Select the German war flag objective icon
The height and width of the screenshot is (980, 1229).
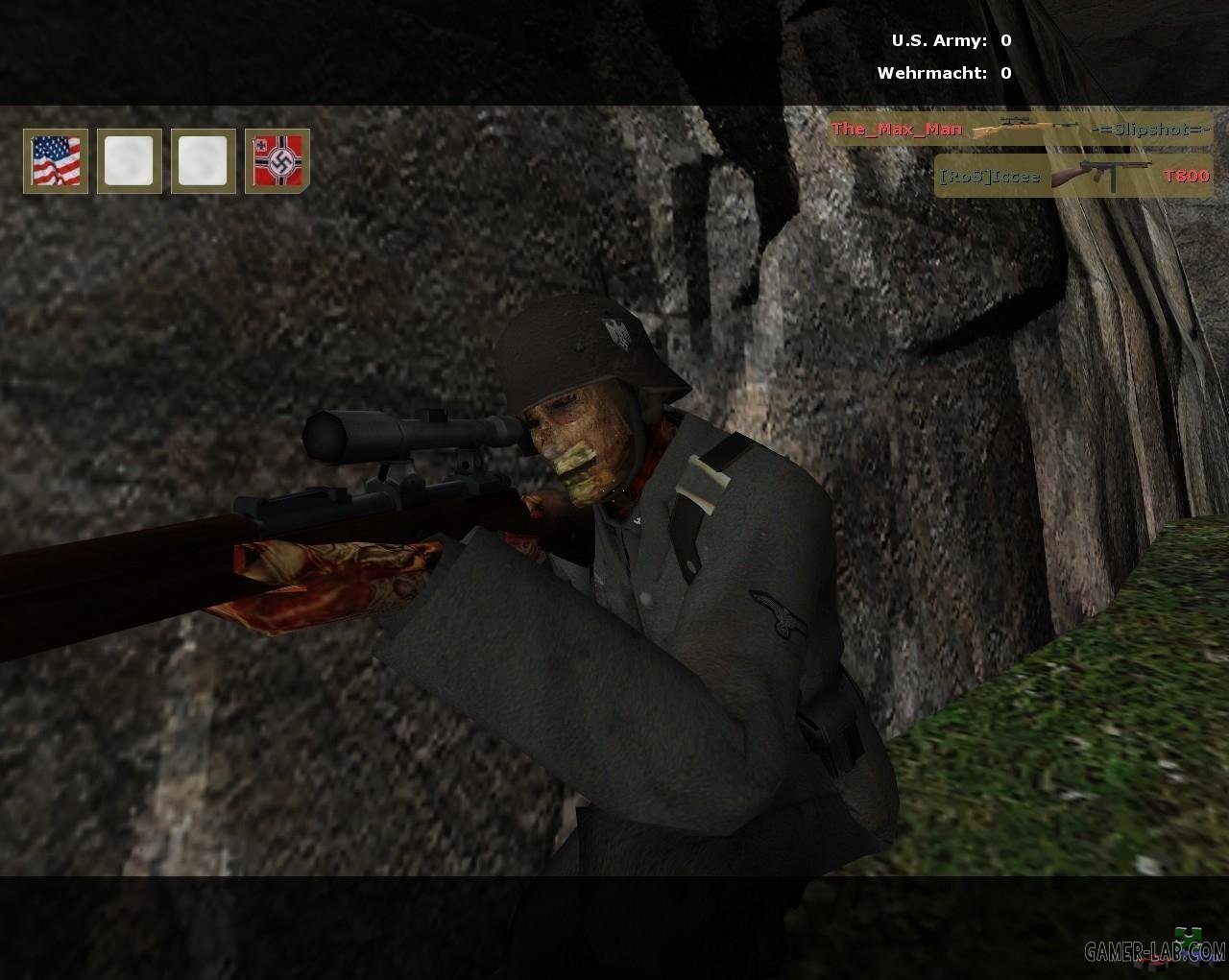point(277,160)
